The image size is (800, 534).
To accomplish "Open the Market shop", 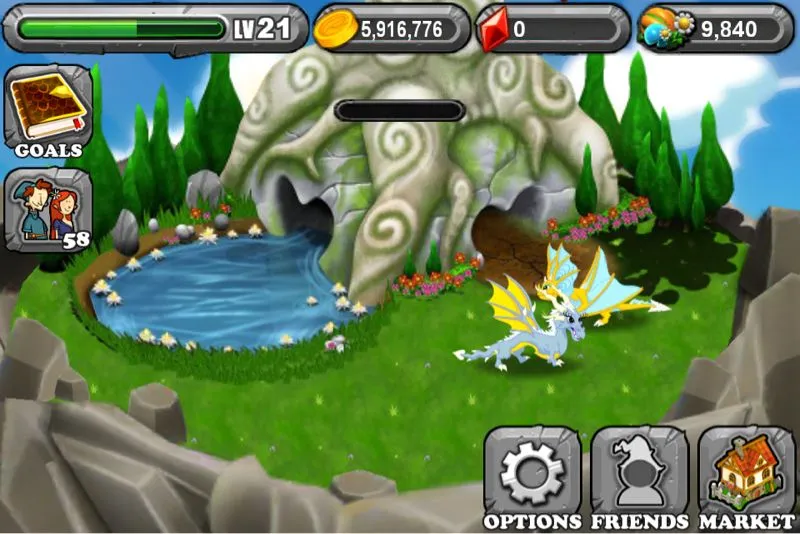I will pyautogui.click(x=746, y=476).
